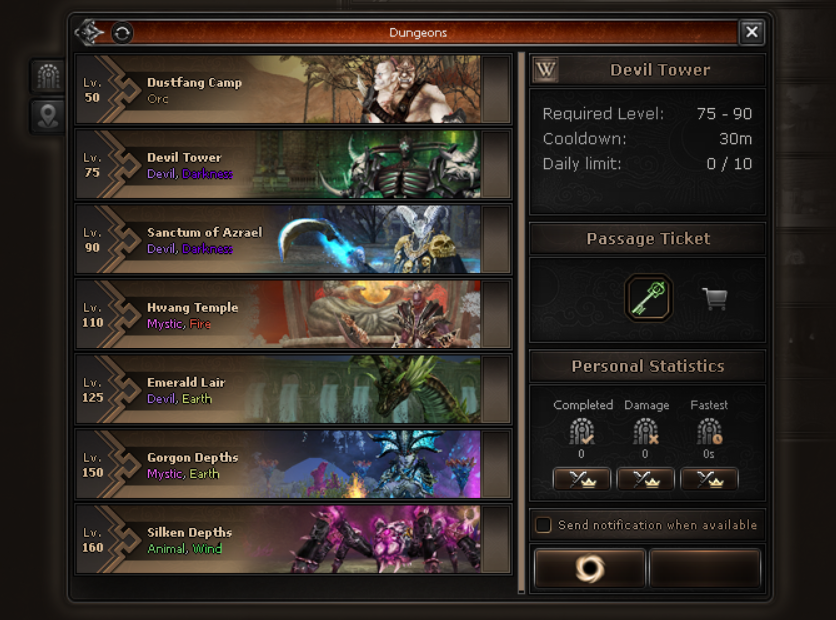Open the Devil Tower wiki icon
This screenshot has width=836, height=620.
click(x=546, y=70)
